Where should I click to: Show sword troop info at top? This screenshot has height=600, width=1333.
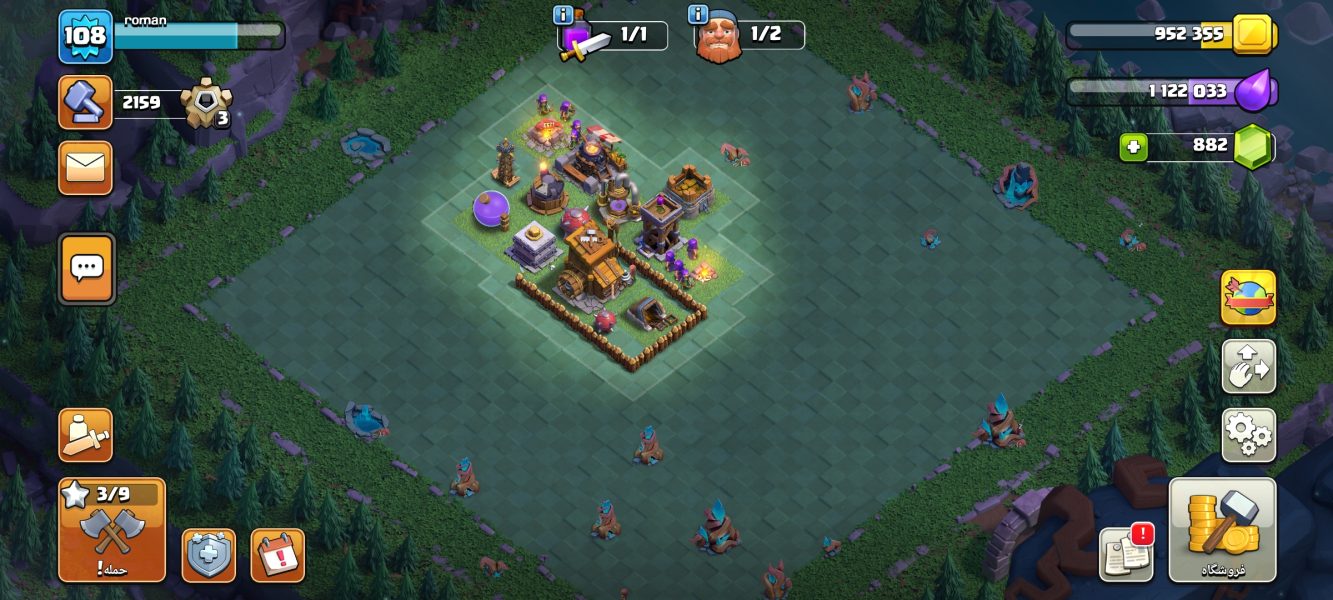click(563, 15)
